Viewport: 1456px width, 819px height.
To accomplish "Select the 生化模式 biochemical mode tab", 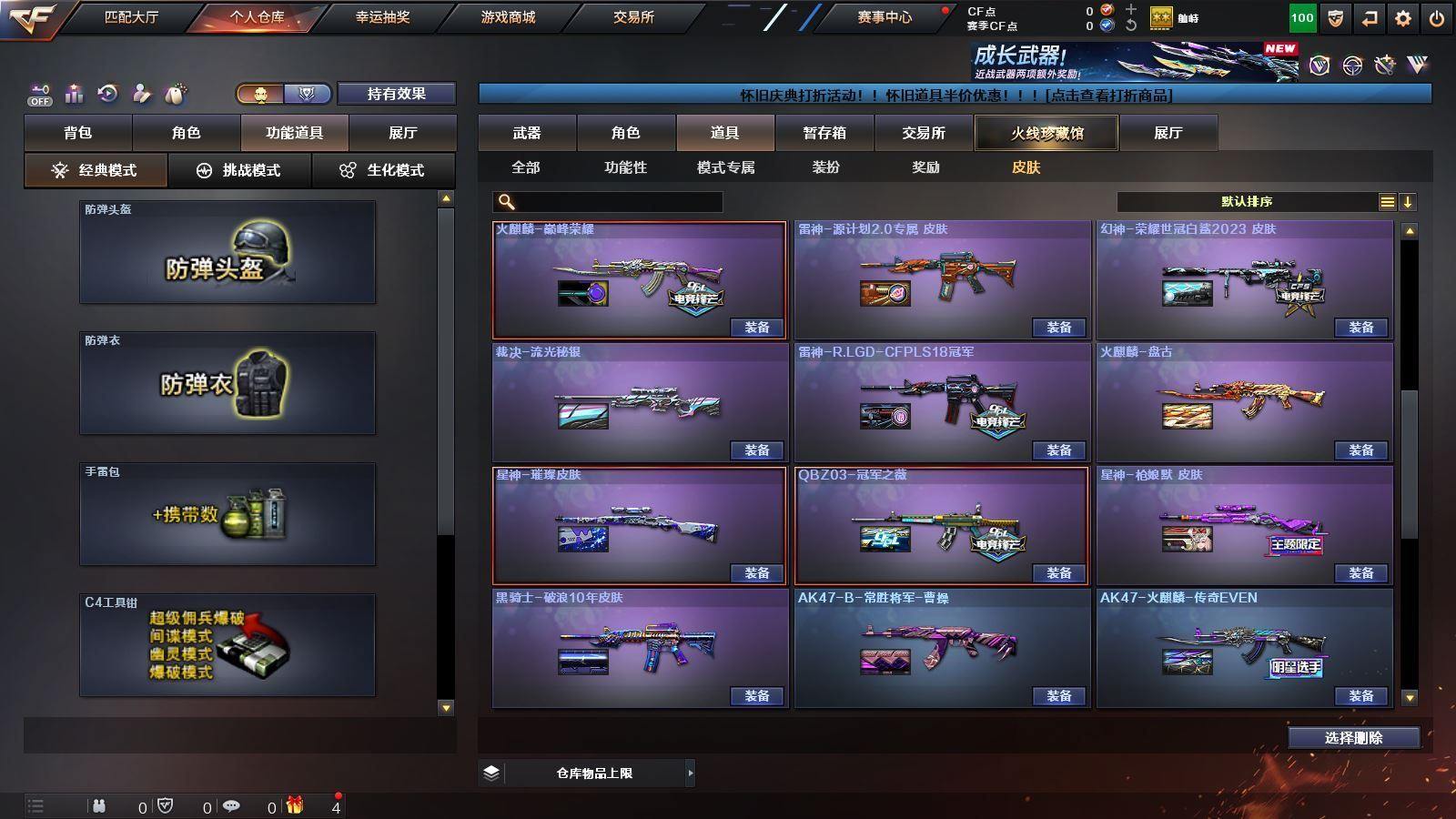I will tap(383, 170).
